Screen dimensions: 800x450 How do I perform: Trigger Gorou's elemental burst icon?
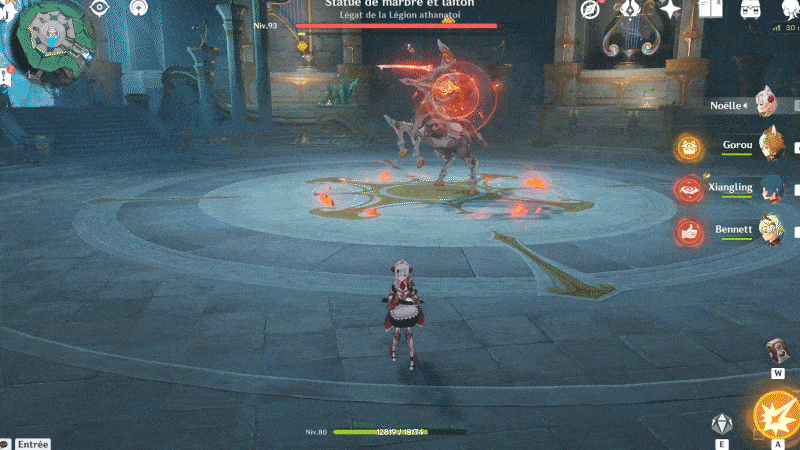(x=688, y=147)
